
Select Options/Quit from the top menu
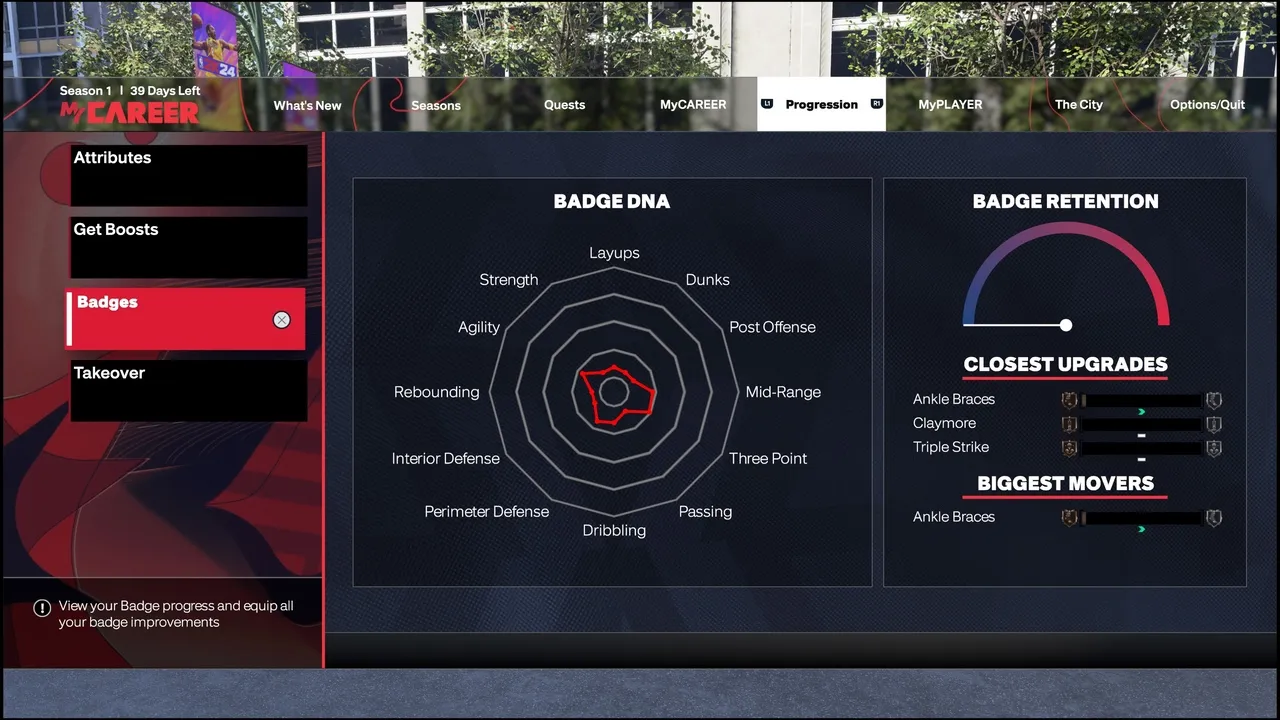[1207, 104]
